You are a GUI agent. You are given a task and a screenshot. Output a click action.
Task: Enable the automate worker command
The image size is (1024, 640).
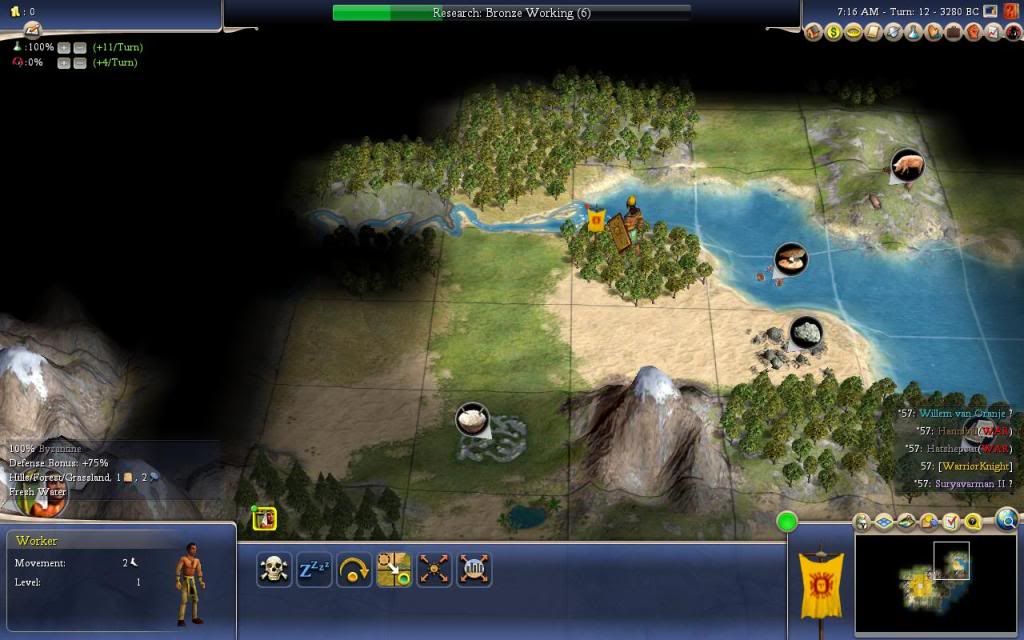pyautogui.click(x=474, y=570)
